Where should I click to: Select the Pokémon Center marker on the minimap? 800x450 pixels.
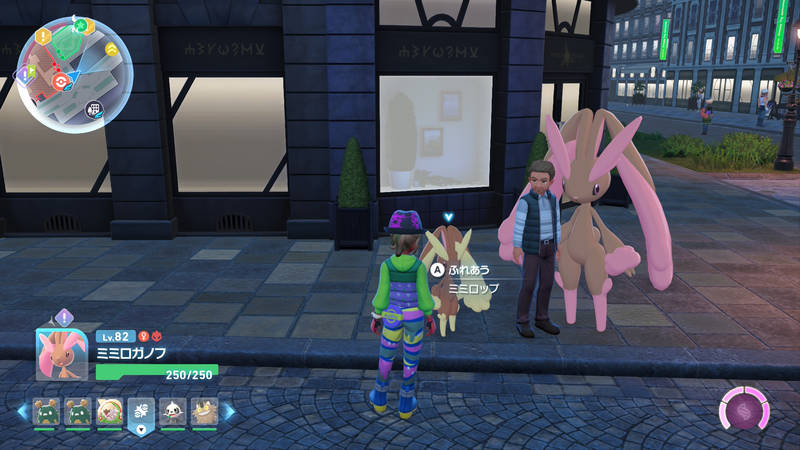tap(63, 80)
